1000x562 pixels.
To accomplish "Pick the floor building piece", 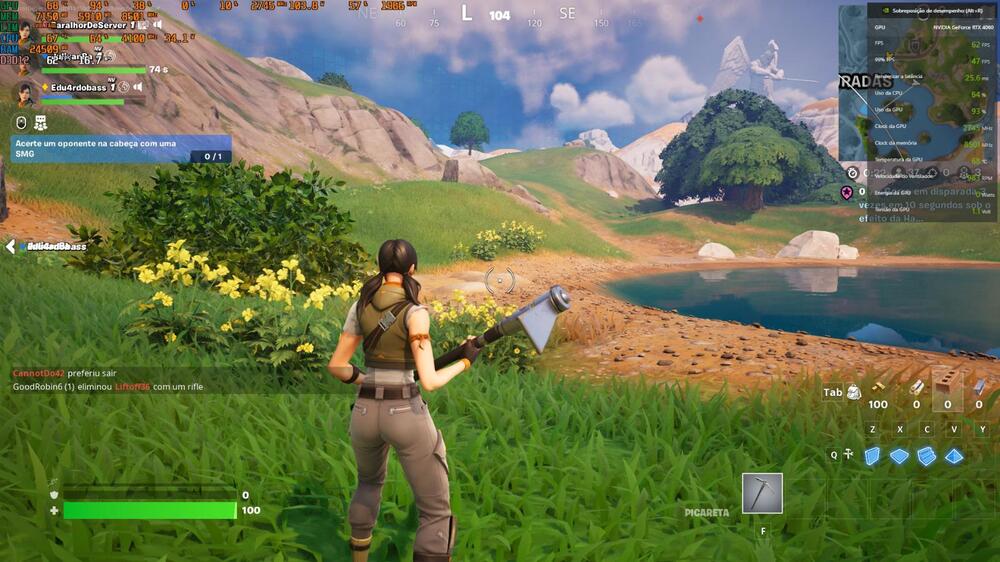I will click(899, 455).
